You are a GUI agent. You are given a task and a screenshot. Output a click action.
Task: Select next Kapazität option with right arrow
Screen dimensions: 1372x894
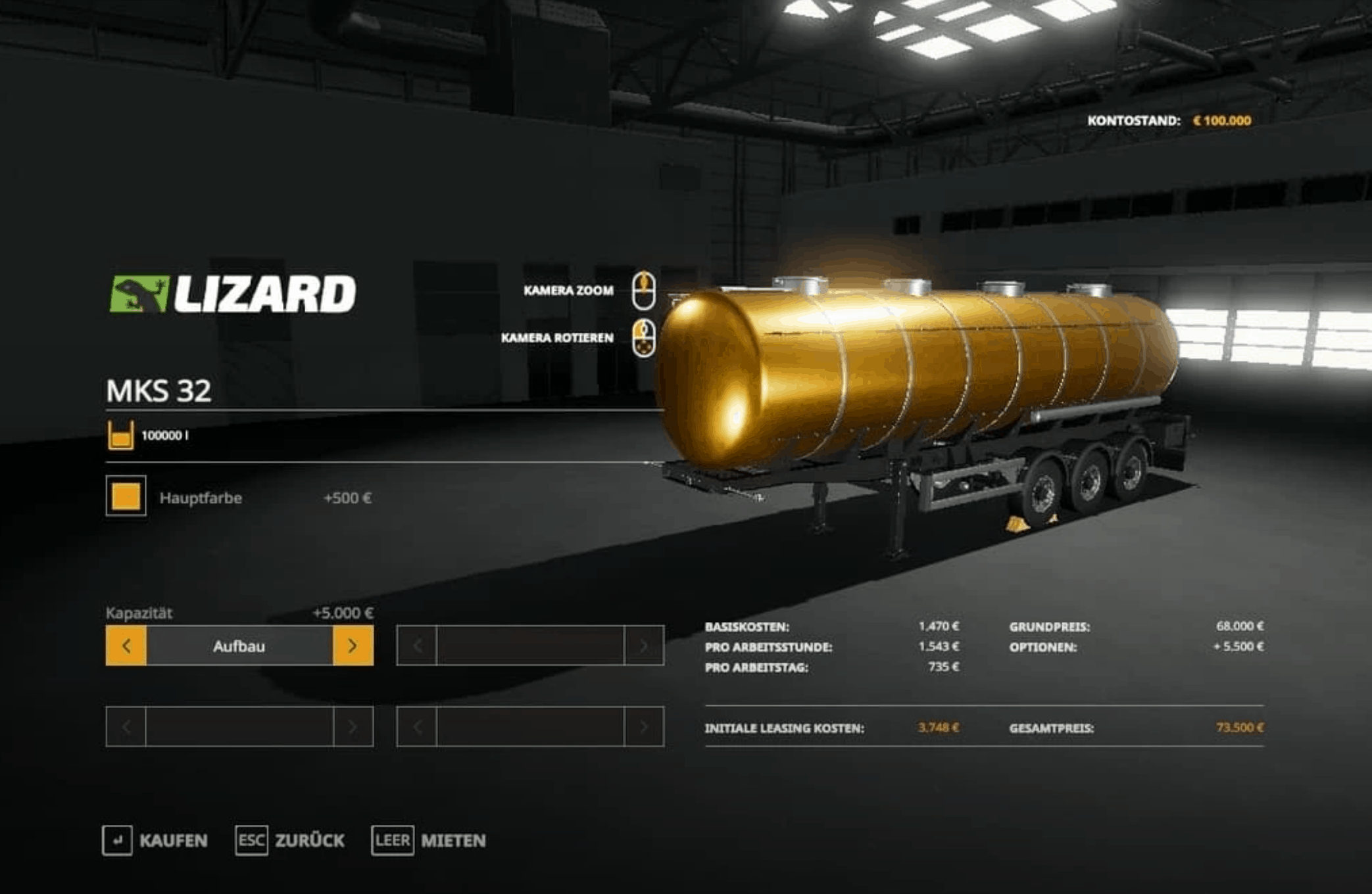tap(353, 646)
